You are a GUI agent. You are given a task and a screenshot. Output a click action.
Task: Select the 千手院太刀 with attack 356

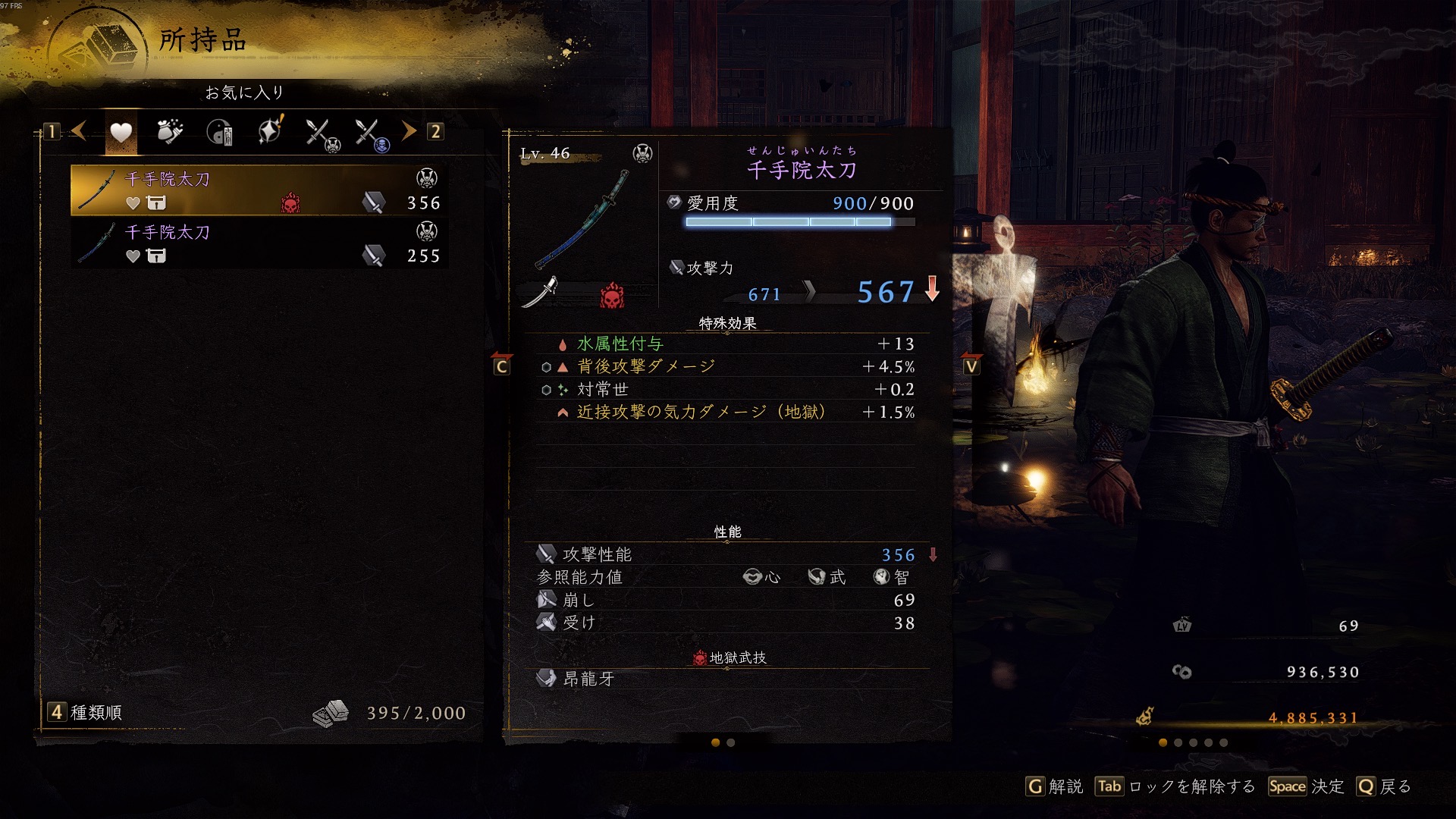point(259,190)
